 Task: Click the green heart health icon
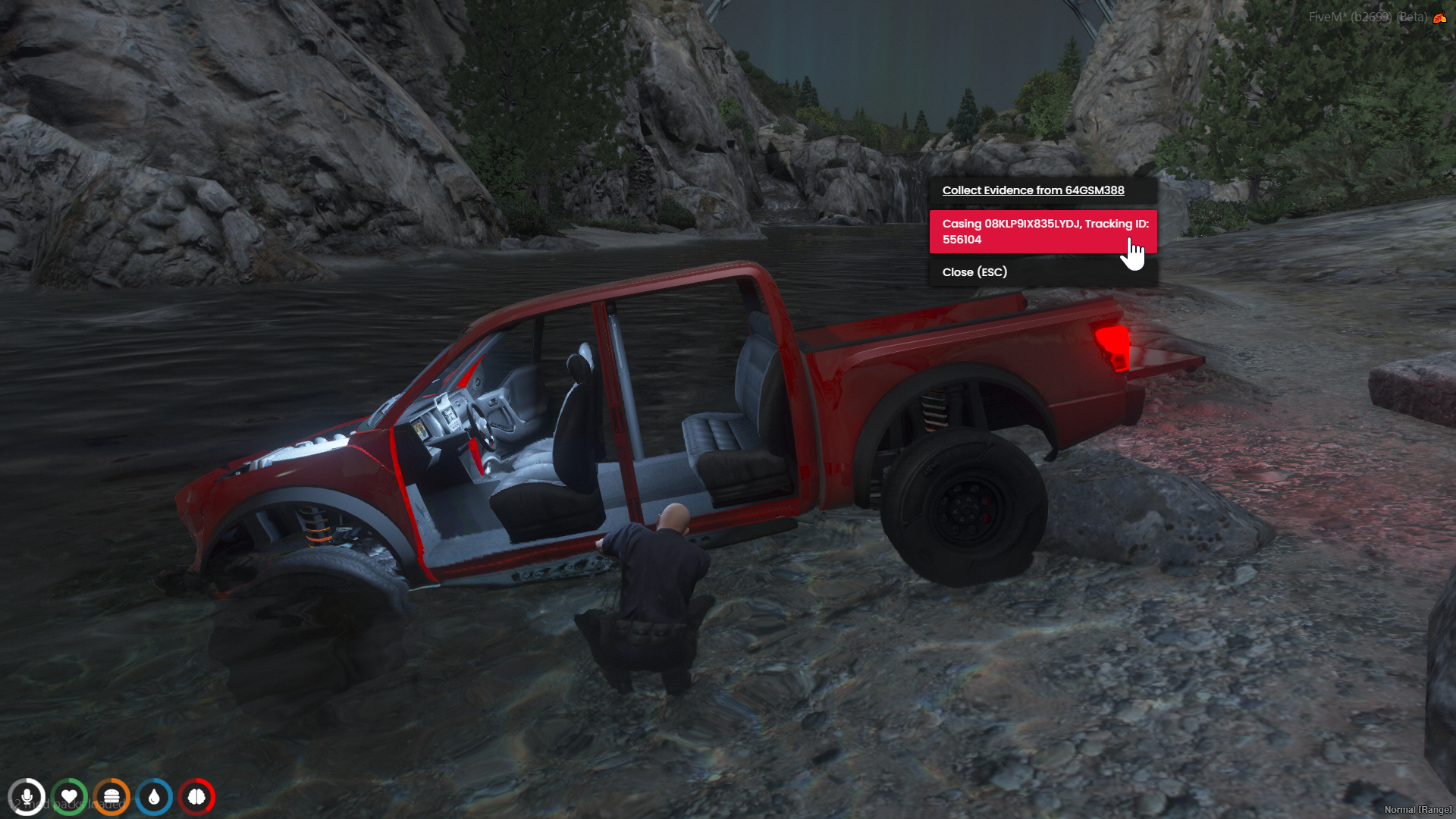69,797
